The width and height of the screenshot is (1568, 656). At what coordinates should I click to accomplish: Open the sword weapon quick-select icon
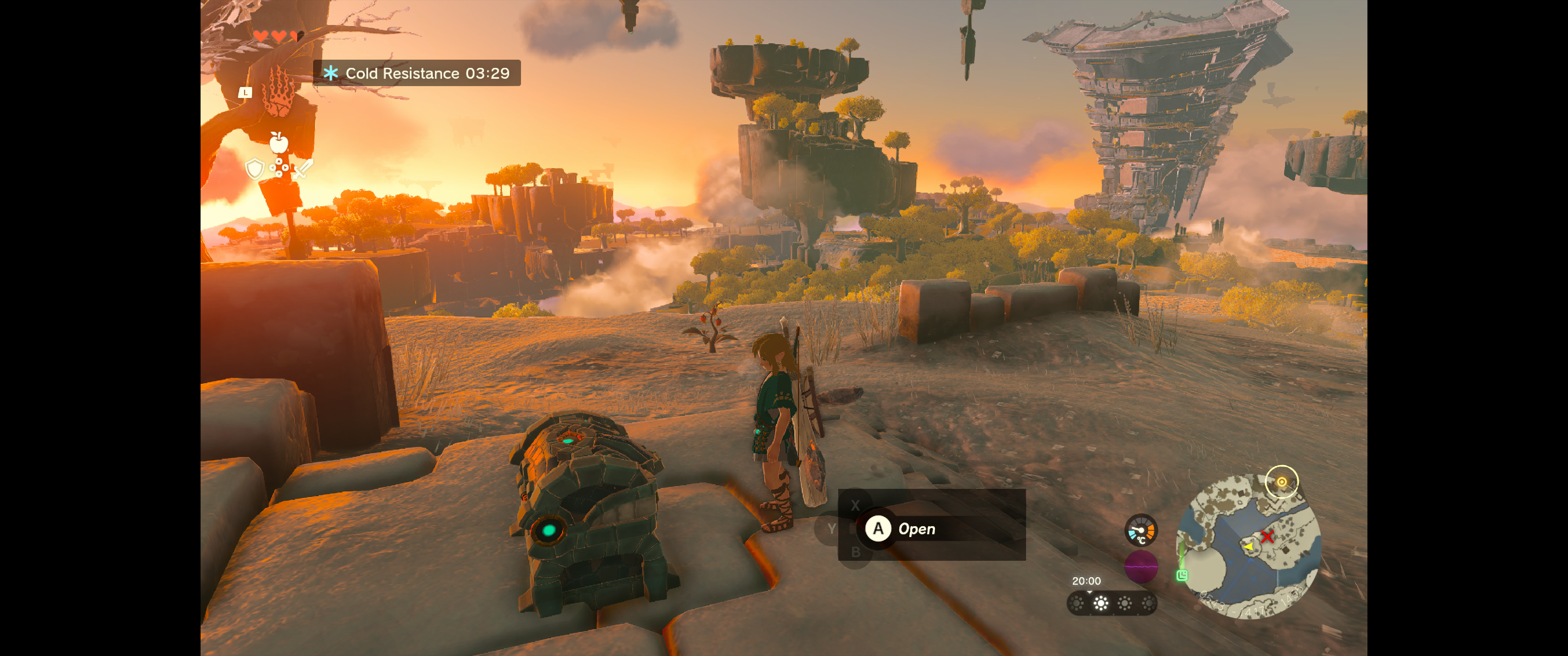pos(303,169)
